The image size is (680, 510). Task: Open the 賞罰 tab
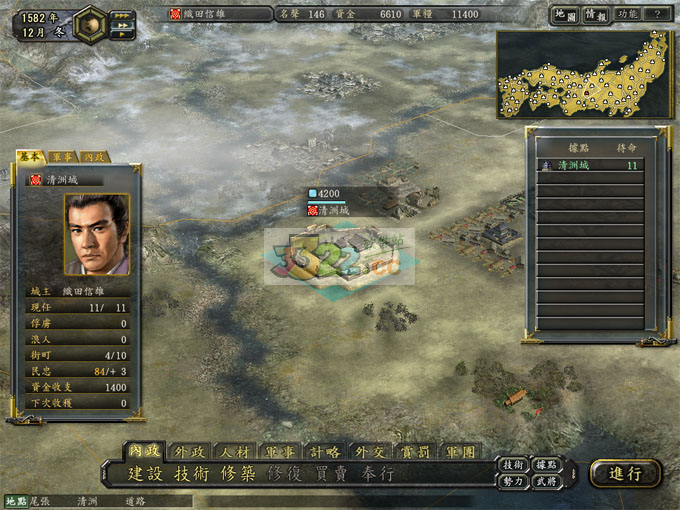pyautogui.click(x=416, y=451)
